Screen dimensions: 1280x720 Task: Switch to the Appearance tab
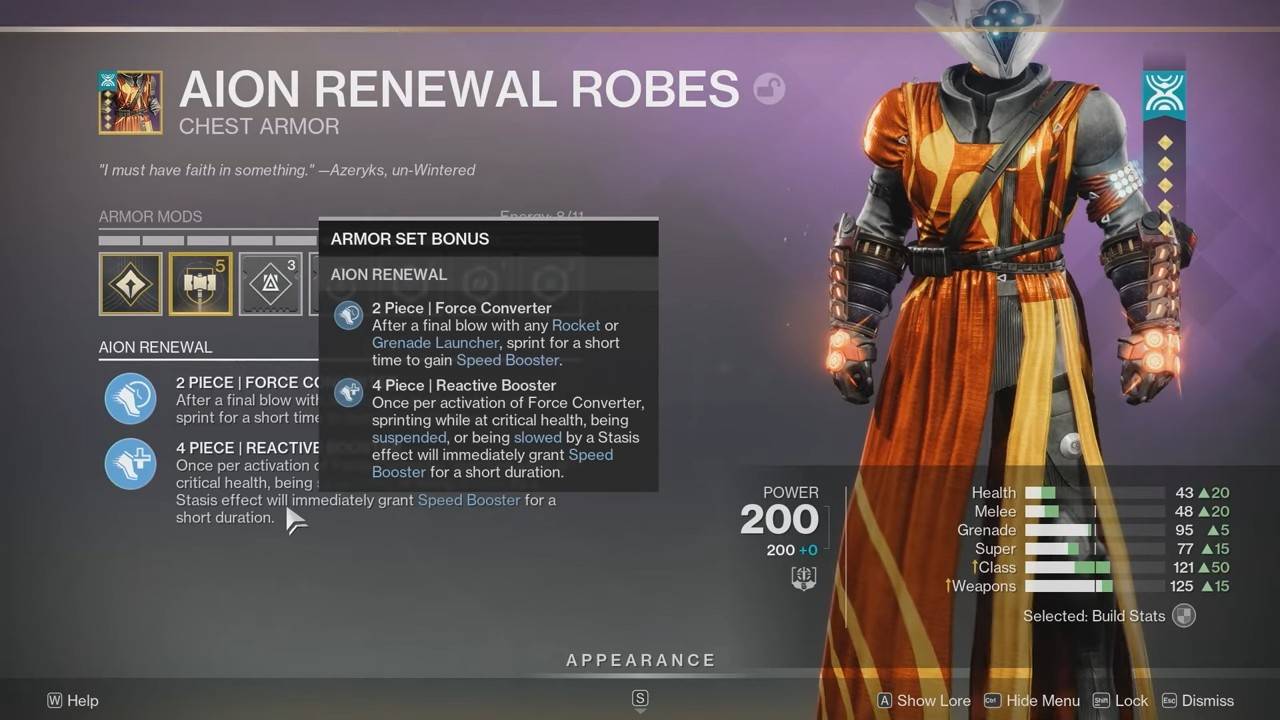pyautogui.click(x=640, y=660)
